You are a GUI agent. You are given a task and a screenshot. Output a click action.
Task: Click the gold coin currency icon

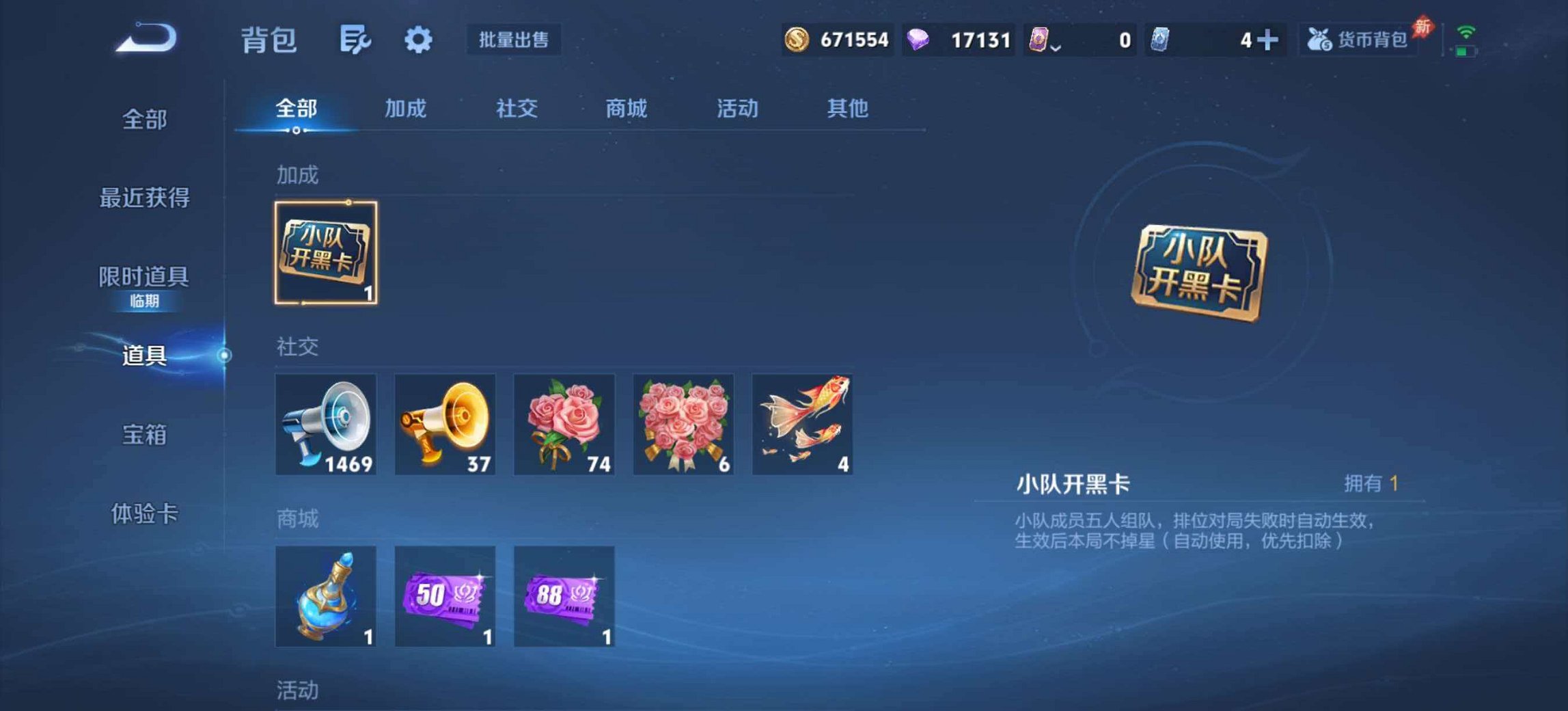point(798,40)
